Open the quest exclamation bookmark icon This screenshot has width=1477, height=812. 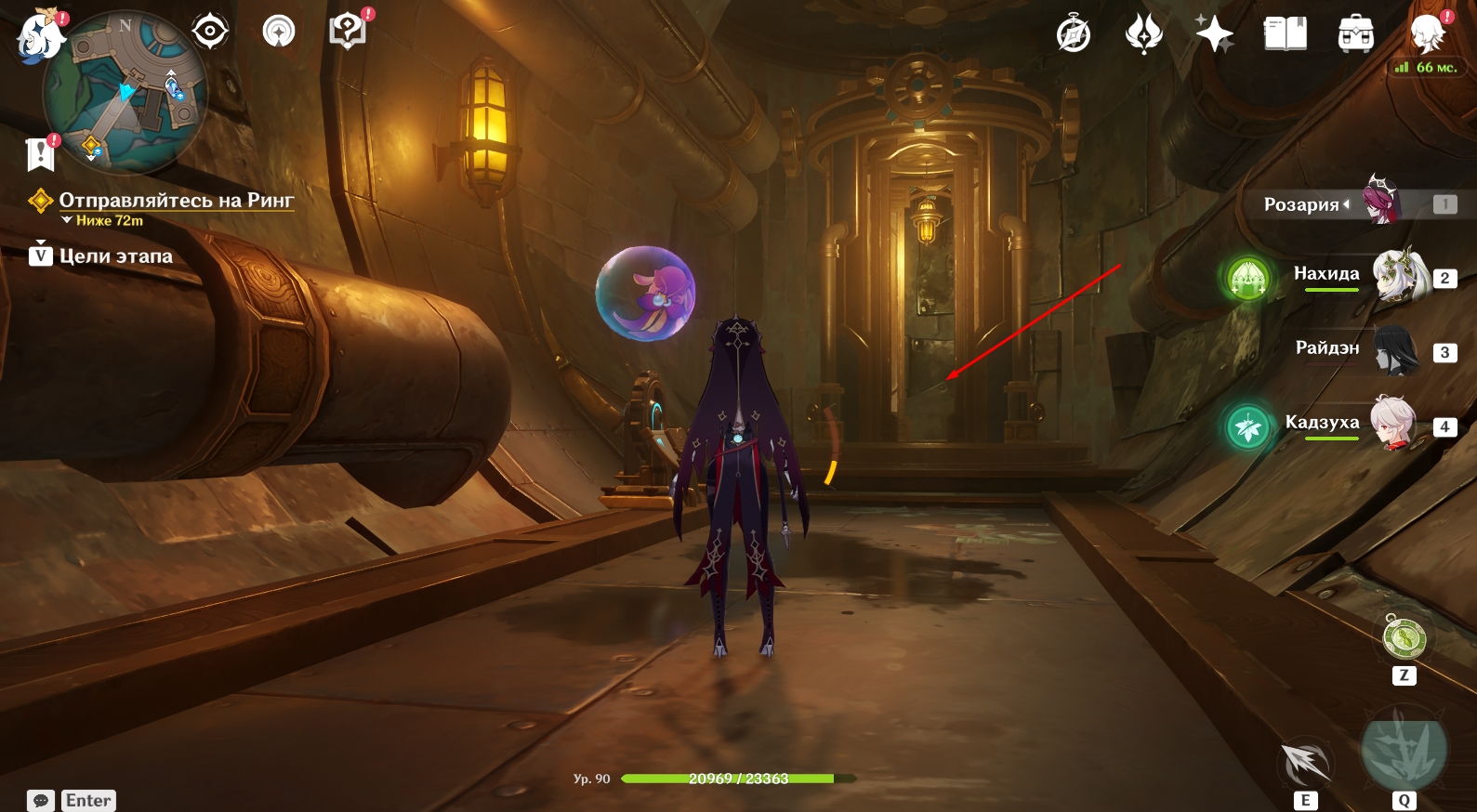41,153
